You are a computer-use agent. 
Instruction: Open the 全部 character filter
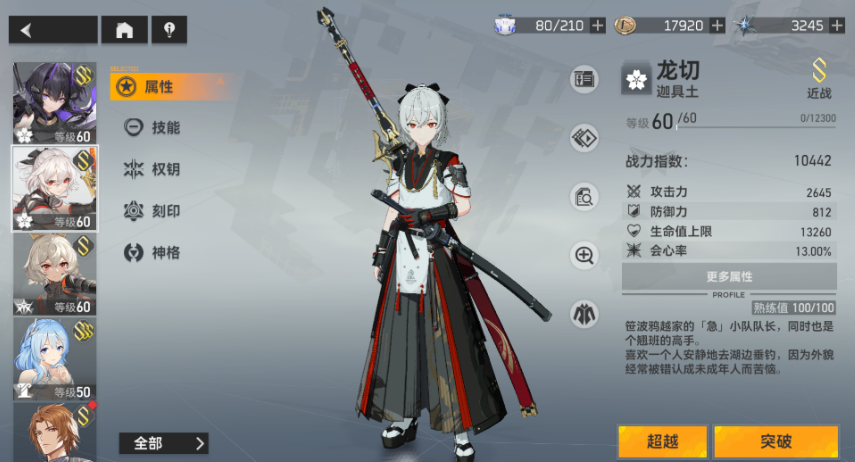[x=163, y=443]
